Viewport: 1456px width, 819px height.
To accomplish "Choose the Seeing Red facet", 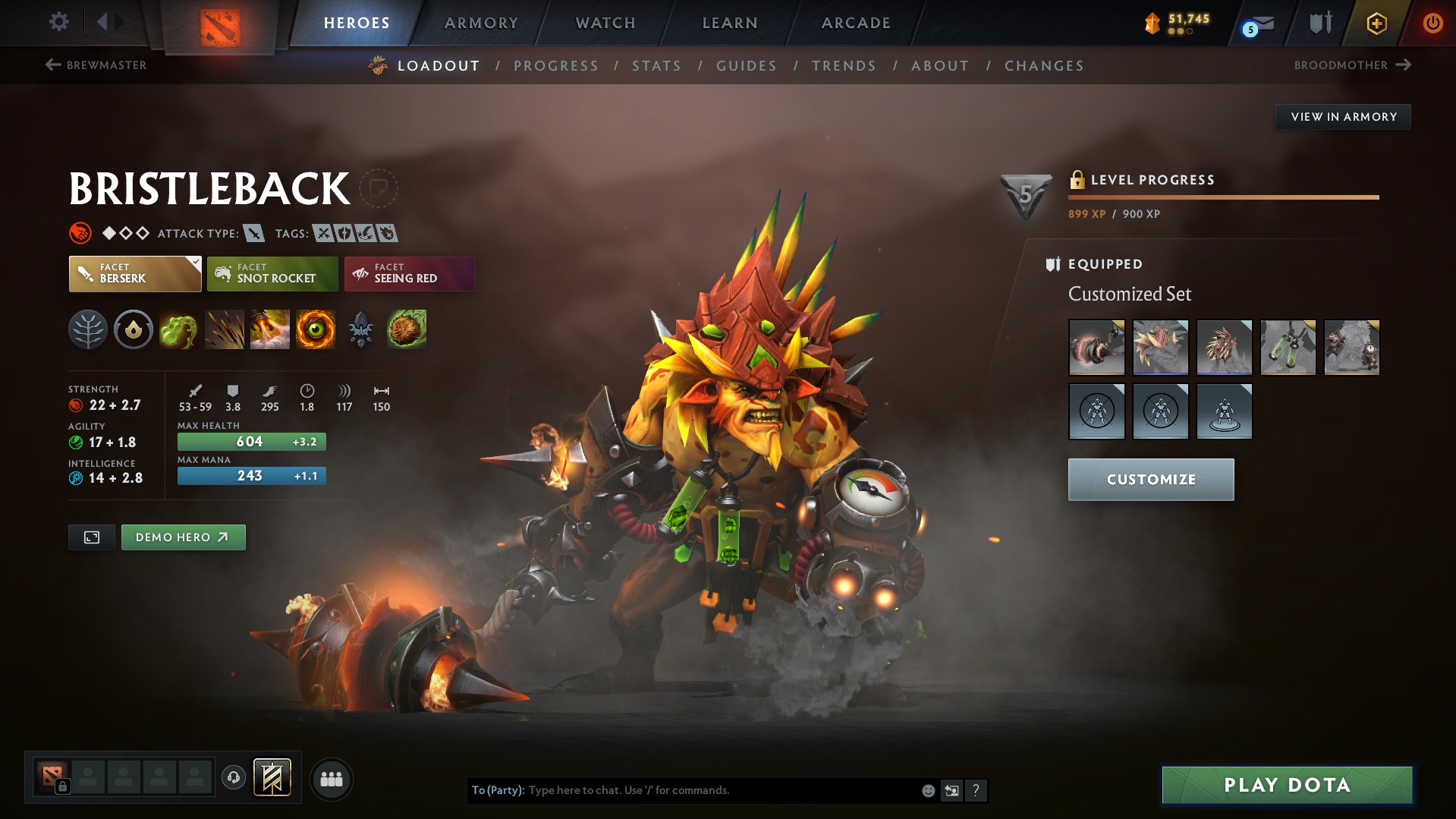I will click(x=410, y=274).
